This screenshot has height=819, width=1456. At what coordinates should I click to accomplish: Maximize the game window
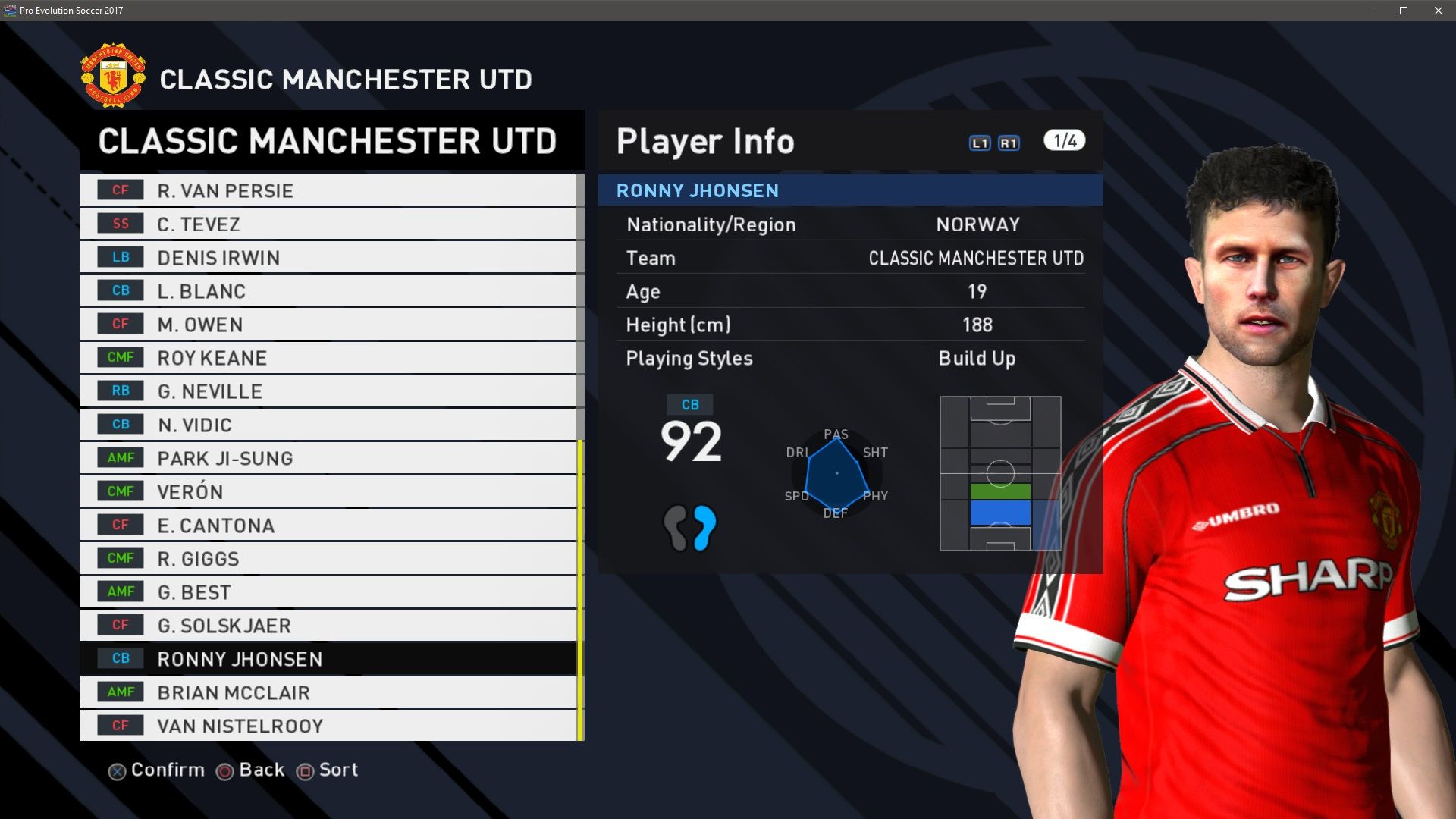click(x=1404, y=11)
